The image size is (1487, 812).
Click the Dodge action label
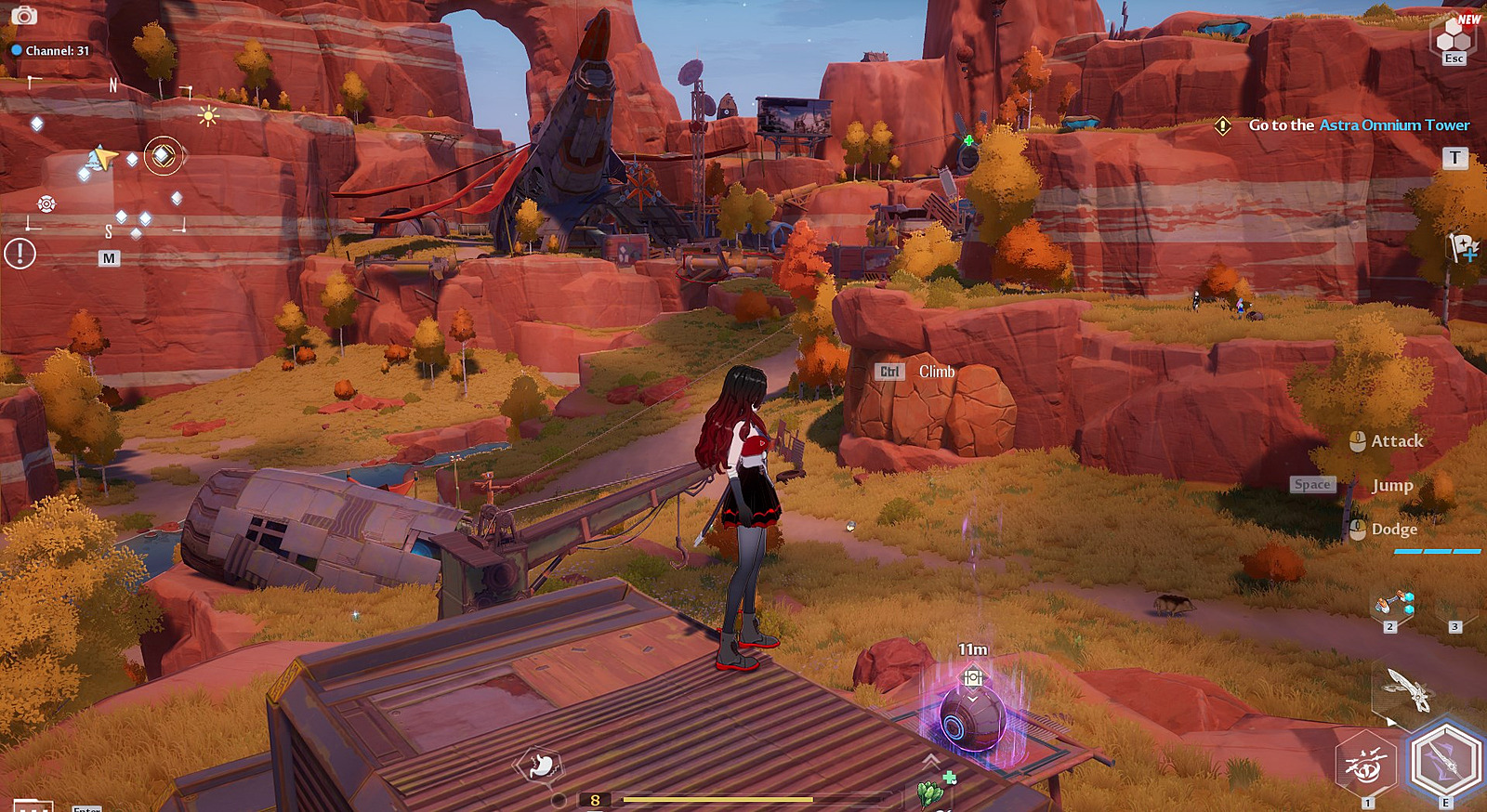(1394, 530)
